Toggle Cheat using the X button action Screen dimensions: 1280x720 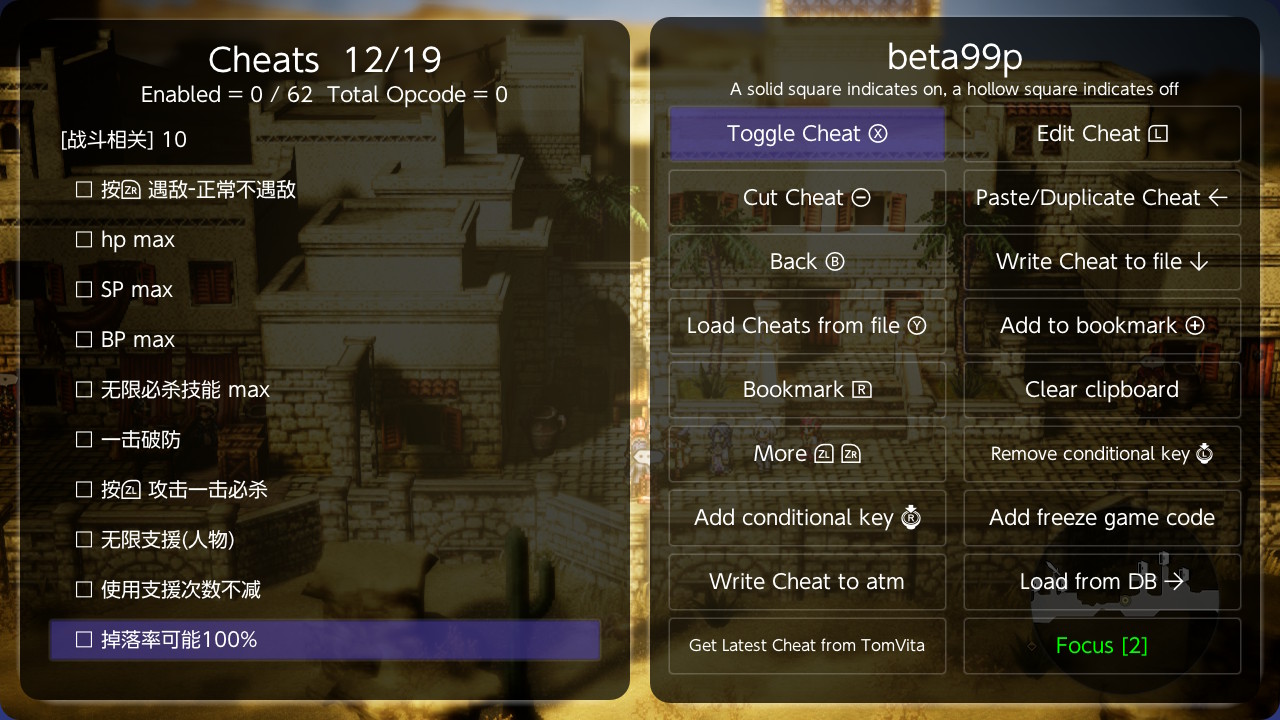807,133
